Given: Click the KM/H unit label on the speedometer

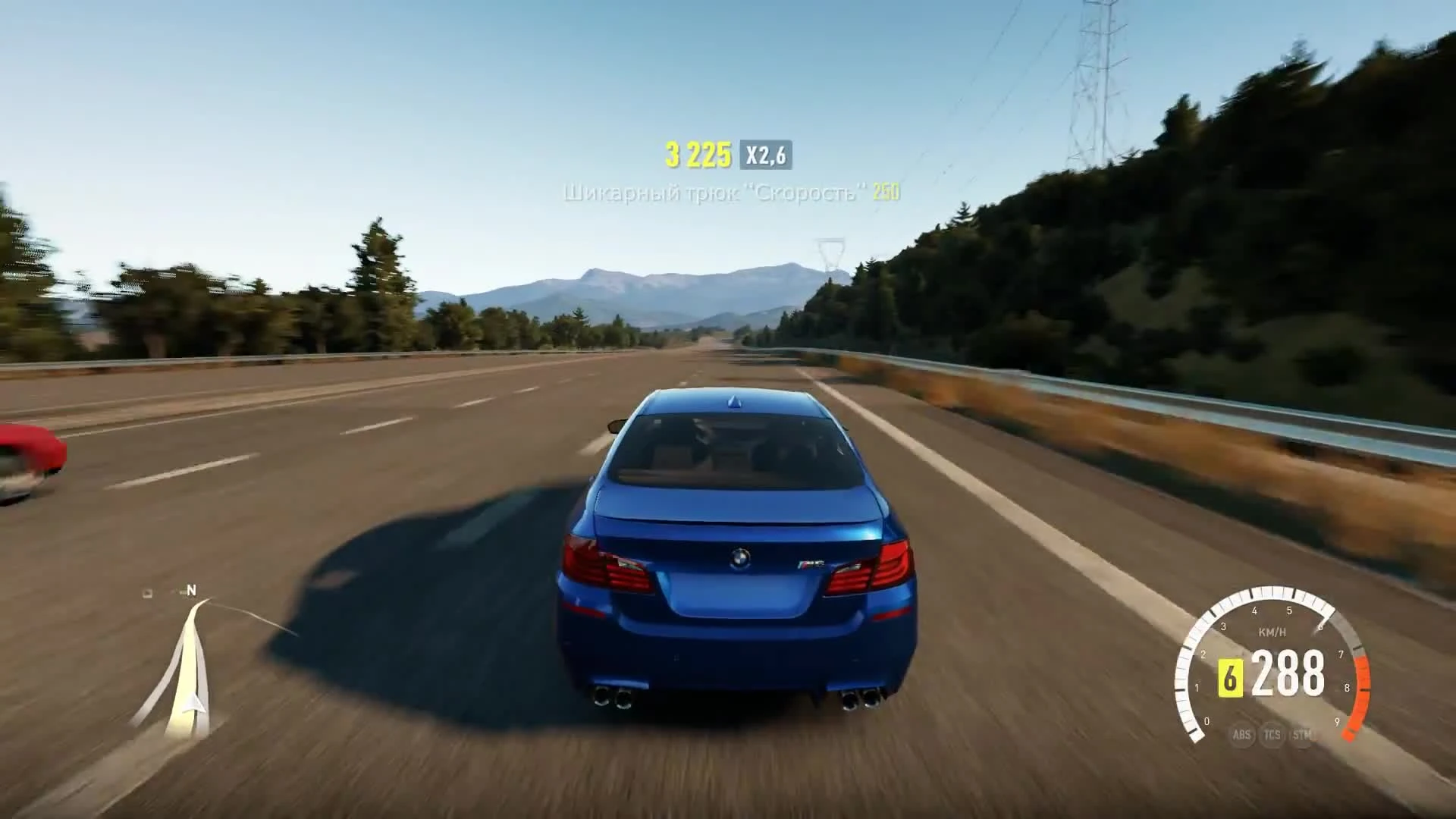Looking at the screenshot, I should (1271, 632).
